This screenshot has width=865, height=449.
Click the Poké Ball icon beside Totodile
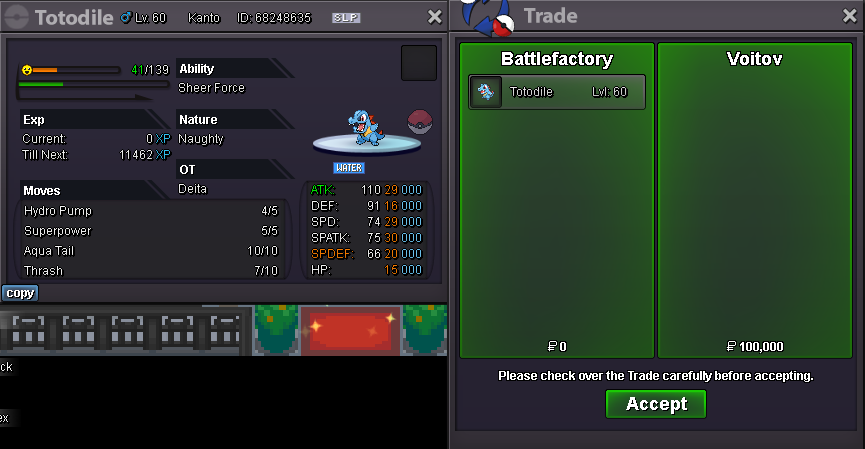coord(420,122)
